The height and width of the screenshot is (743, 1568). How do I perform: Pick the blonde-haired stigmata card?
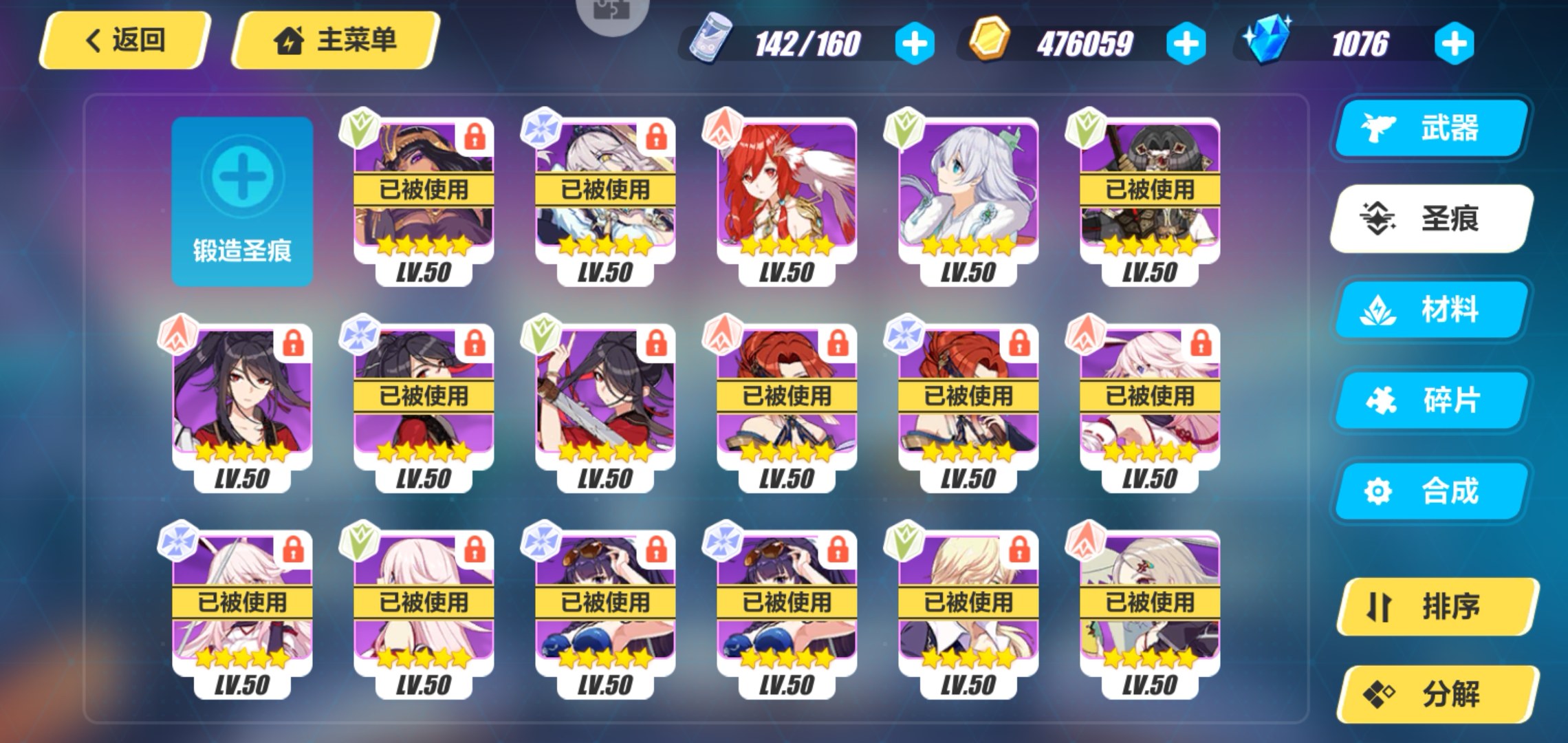pos(968,612)
